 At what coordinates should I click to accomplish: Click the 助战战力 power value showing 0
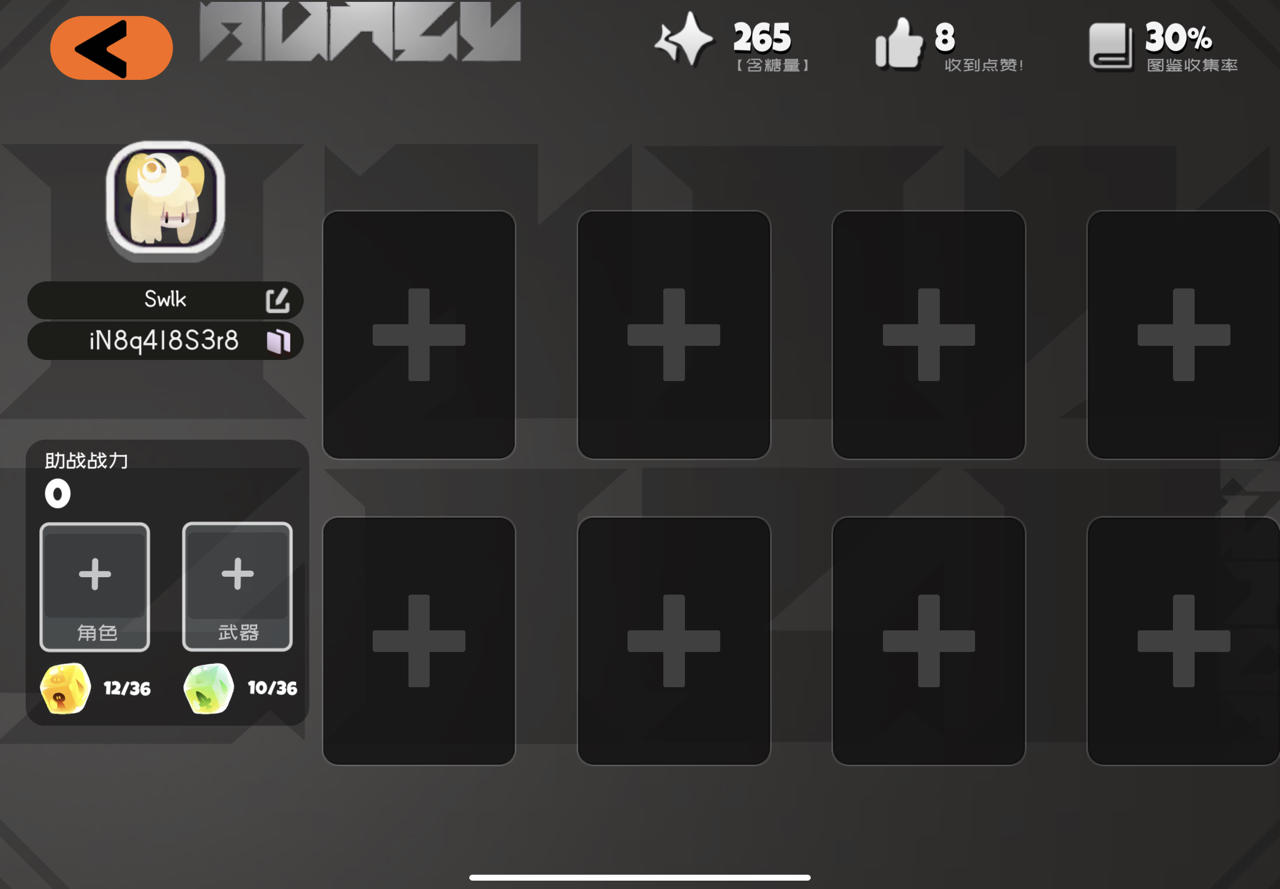coord(57,493)
